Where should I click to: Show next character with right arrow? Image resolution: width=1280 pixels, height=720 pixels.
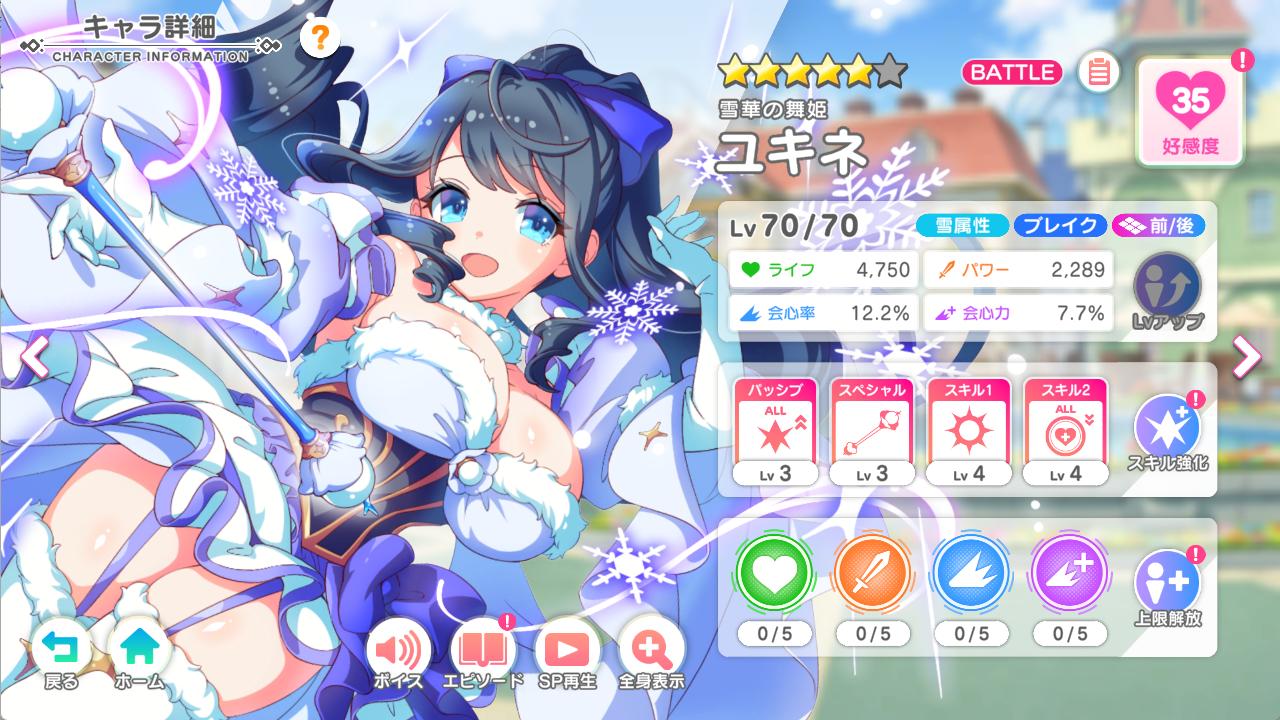point(1246,357)
